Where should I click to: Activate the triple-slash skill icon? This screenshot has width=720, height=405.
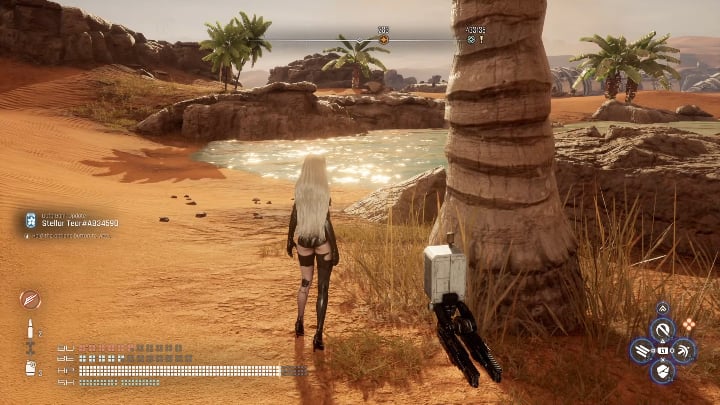(640, 350)
